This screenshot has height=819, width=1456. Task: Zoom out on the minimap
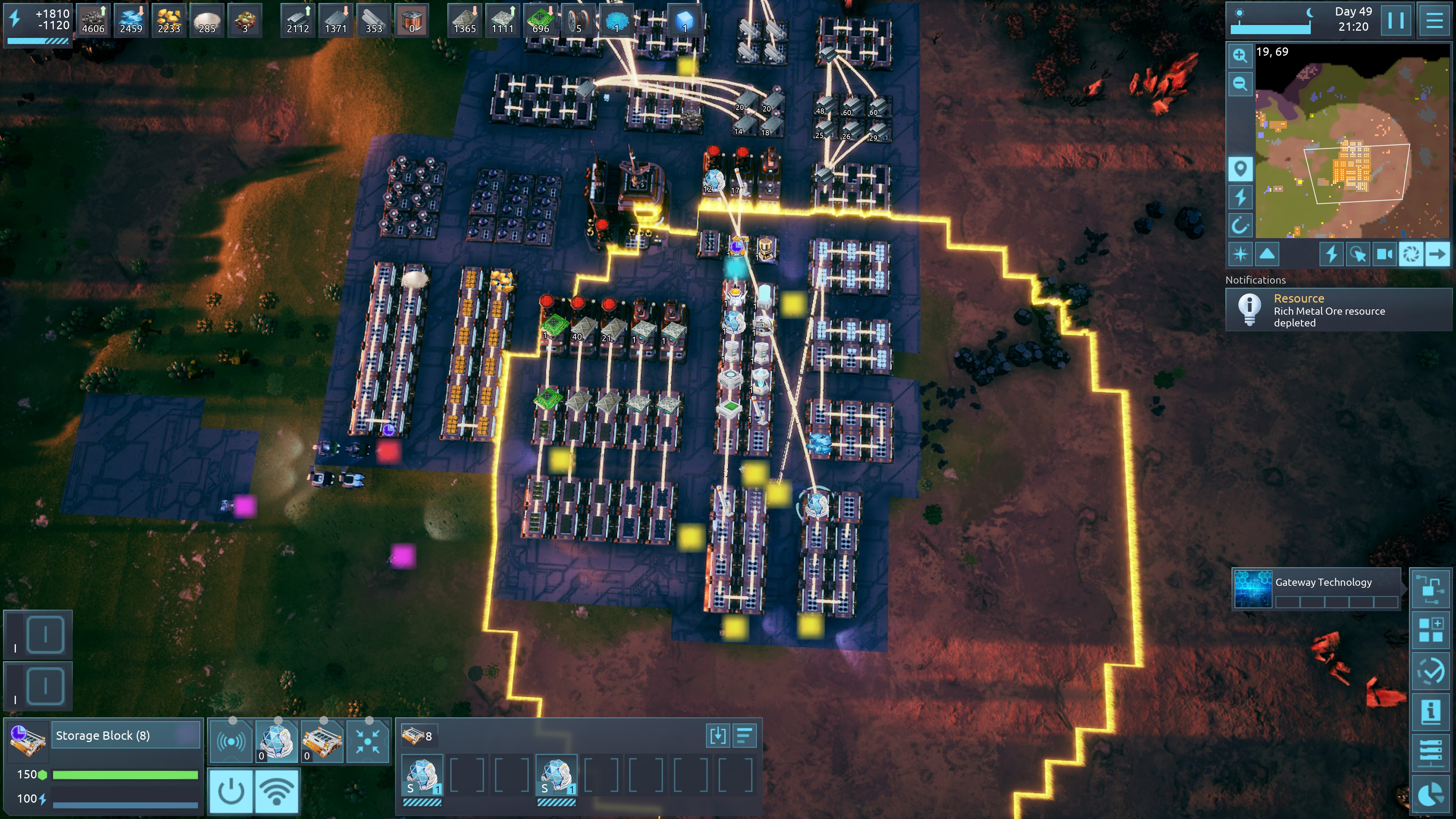[1240, 84]
